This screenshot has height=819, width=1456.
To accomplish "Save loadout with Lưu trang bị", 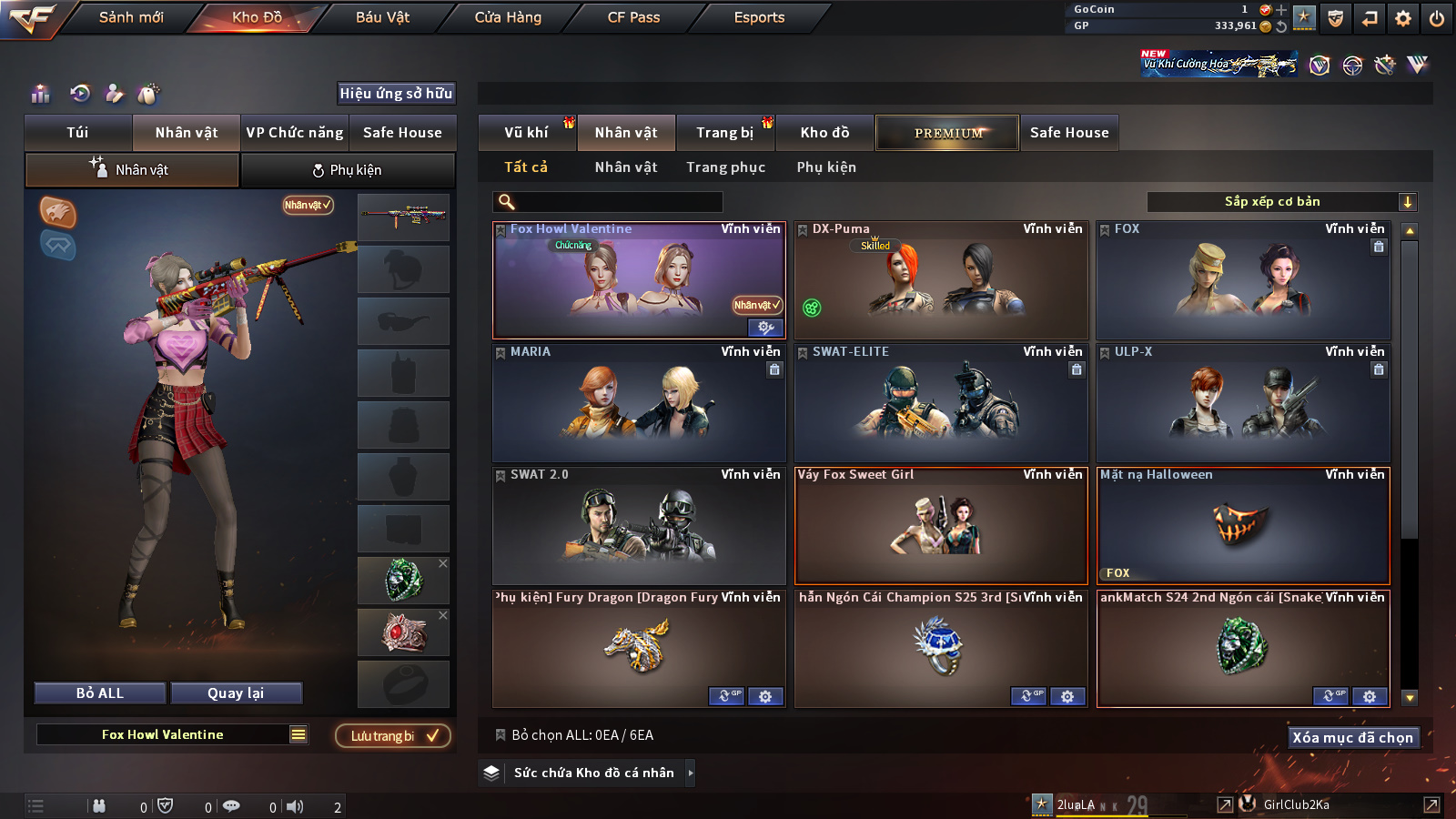I will tap(393, 735).
